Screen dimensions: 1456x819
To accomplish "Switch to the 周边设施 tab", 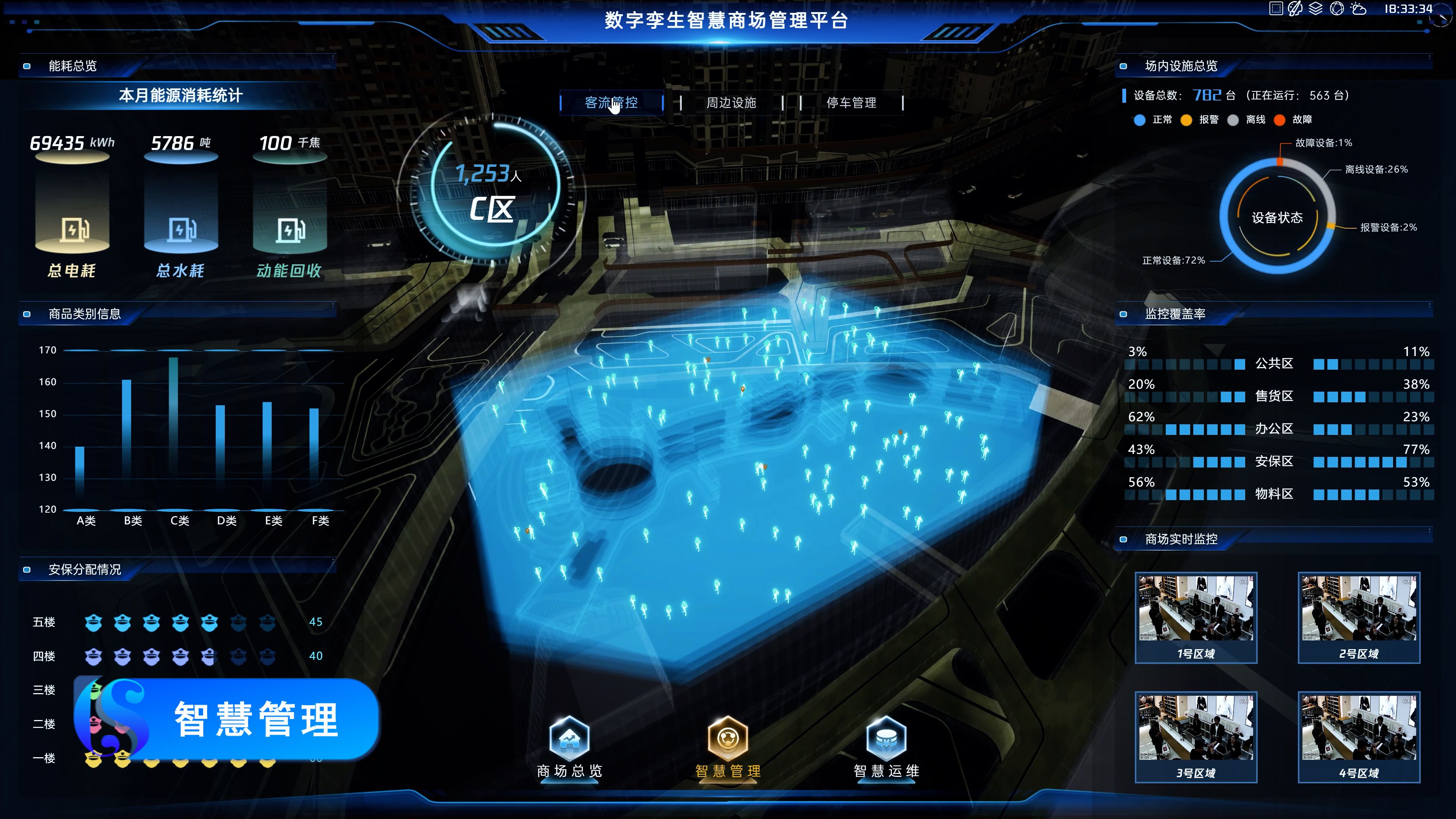I will click(732, 103).
